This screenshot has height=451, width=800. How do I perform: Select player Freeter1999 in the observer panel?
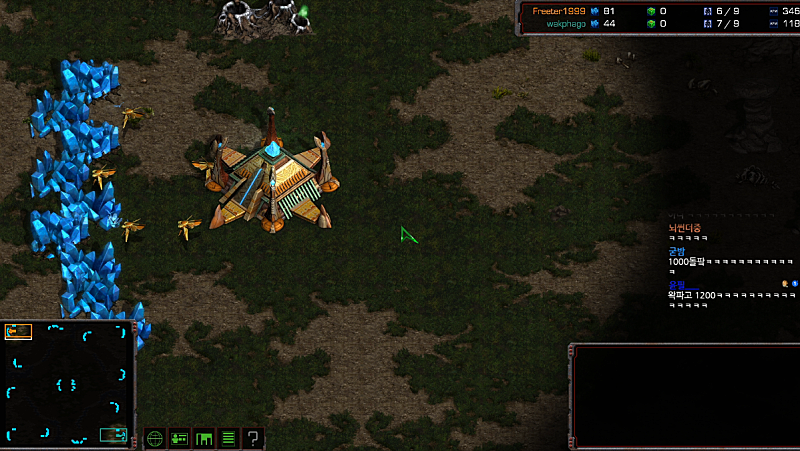(559, 10)
